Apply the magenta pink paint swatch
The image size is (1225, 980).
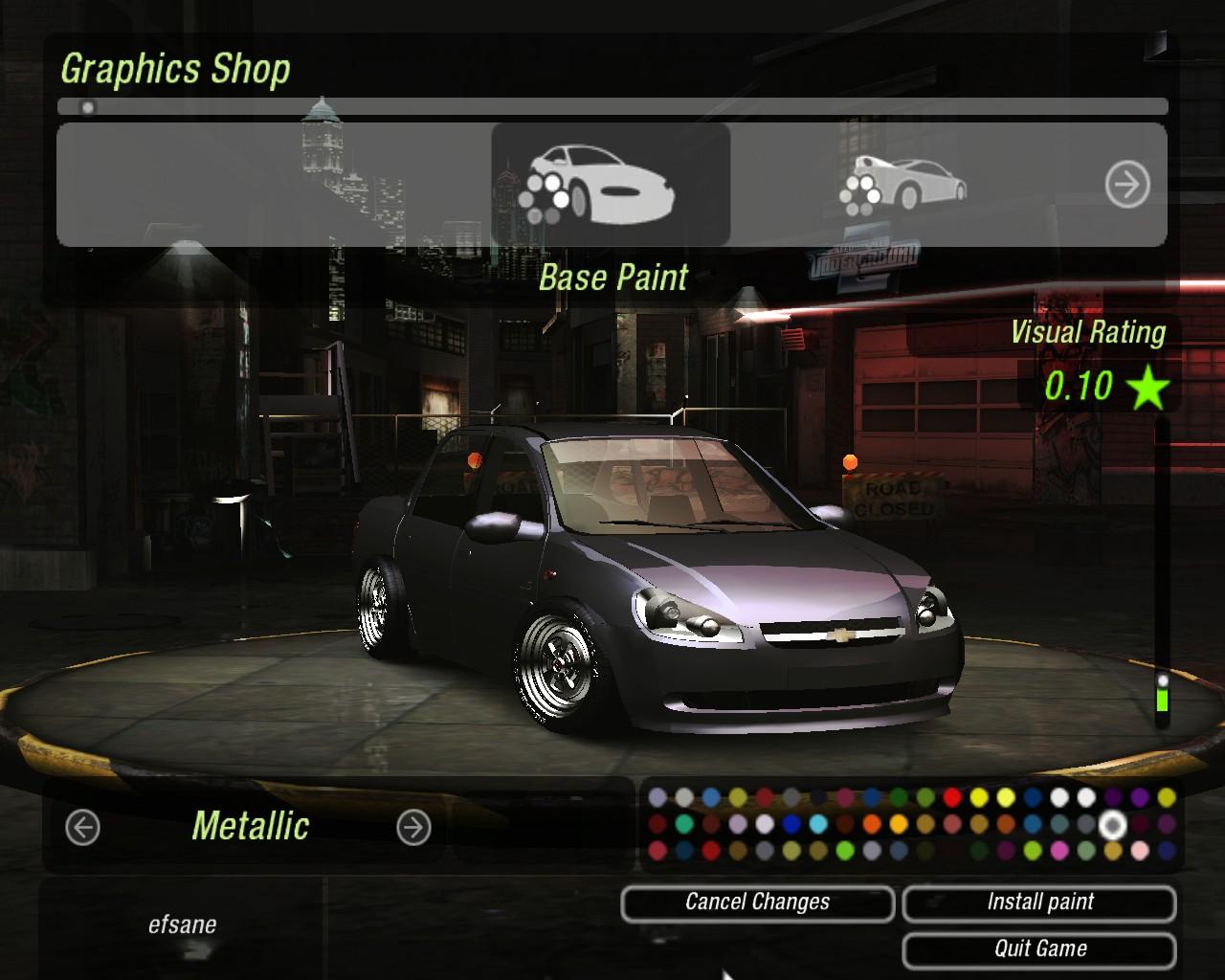(x=1059, y=850)
